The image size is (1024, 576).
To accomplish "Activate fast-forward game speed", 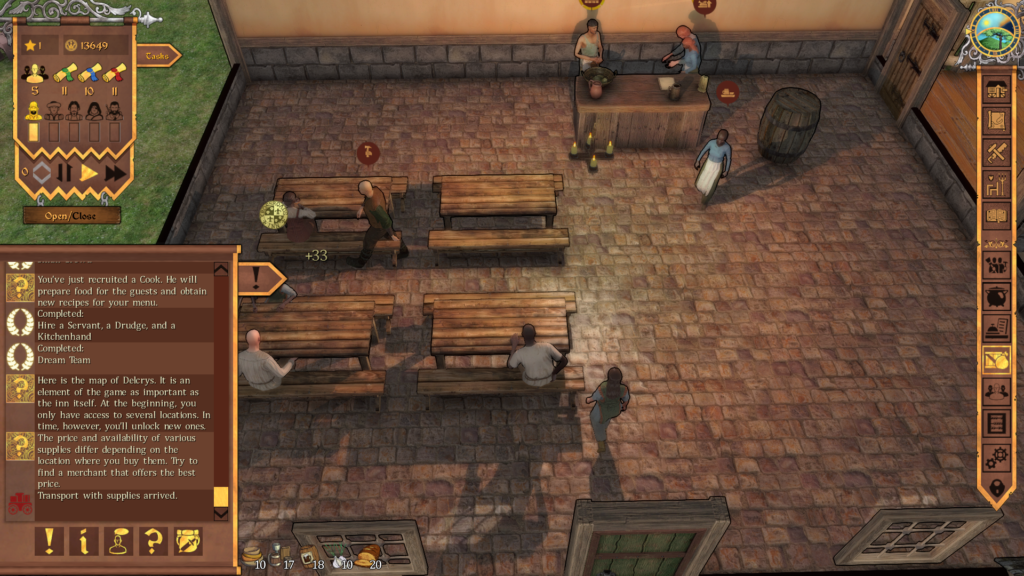I will pos(115,173).
